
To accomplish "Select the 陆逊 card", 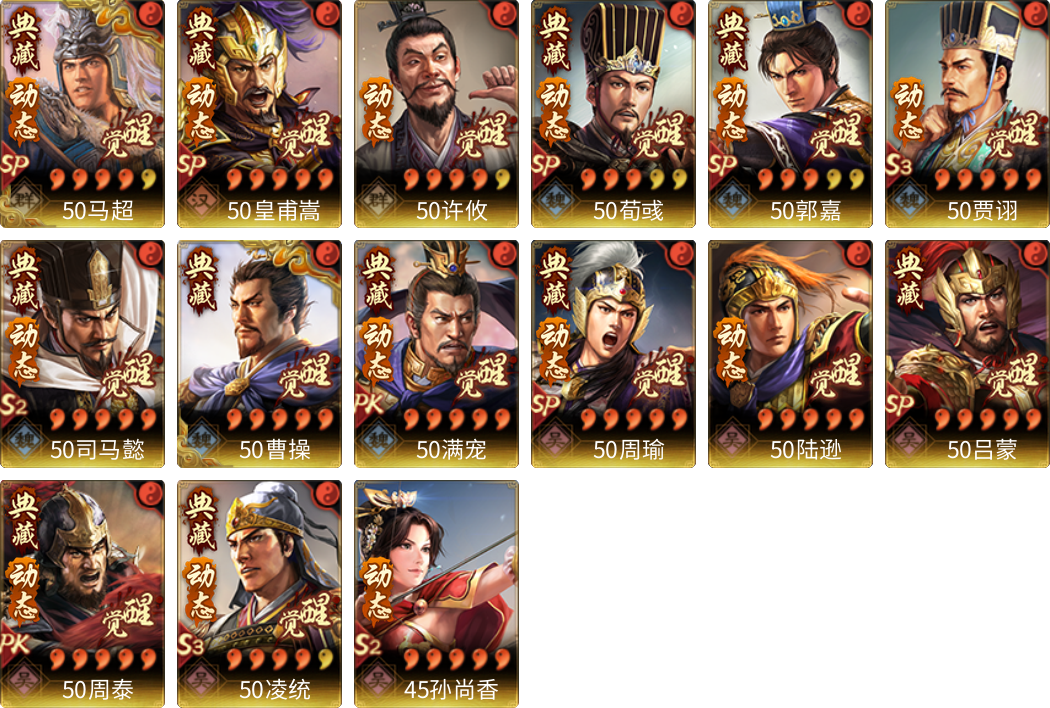I will click(x=790, y=353).
